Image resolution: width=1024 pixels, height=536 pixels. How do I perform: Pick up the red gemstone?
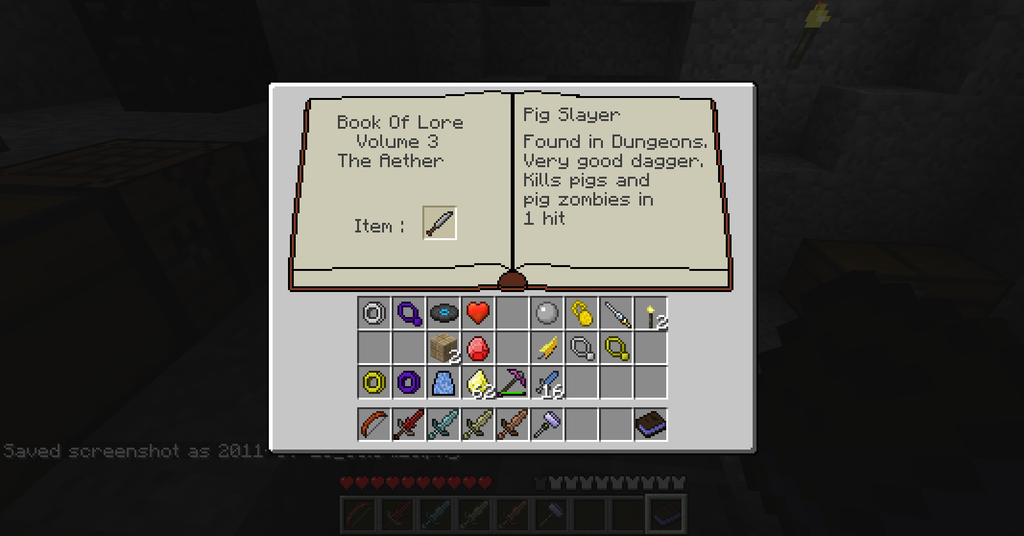click(478, 348)
